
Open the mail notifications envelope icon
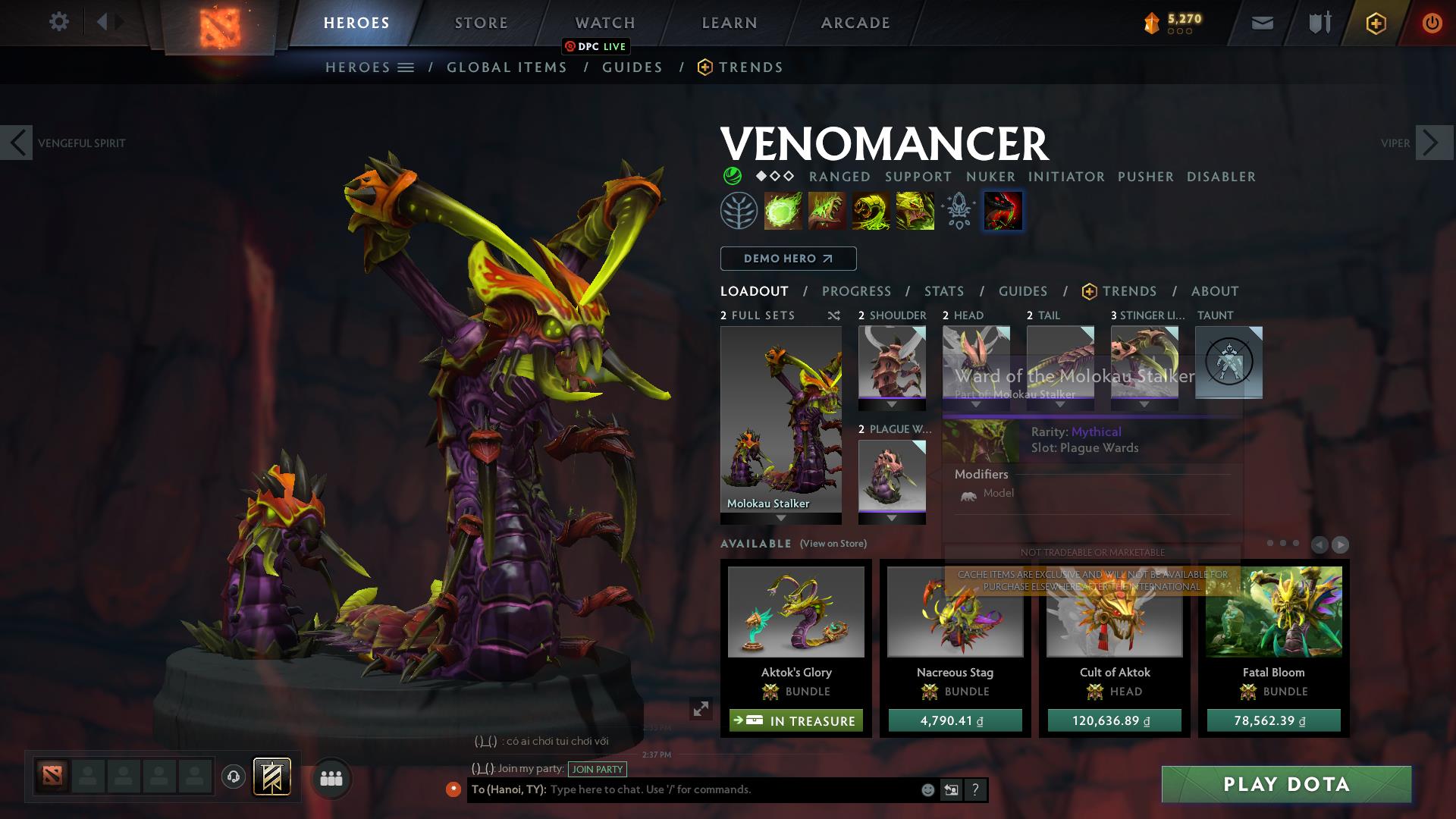tap(1261, 23)
